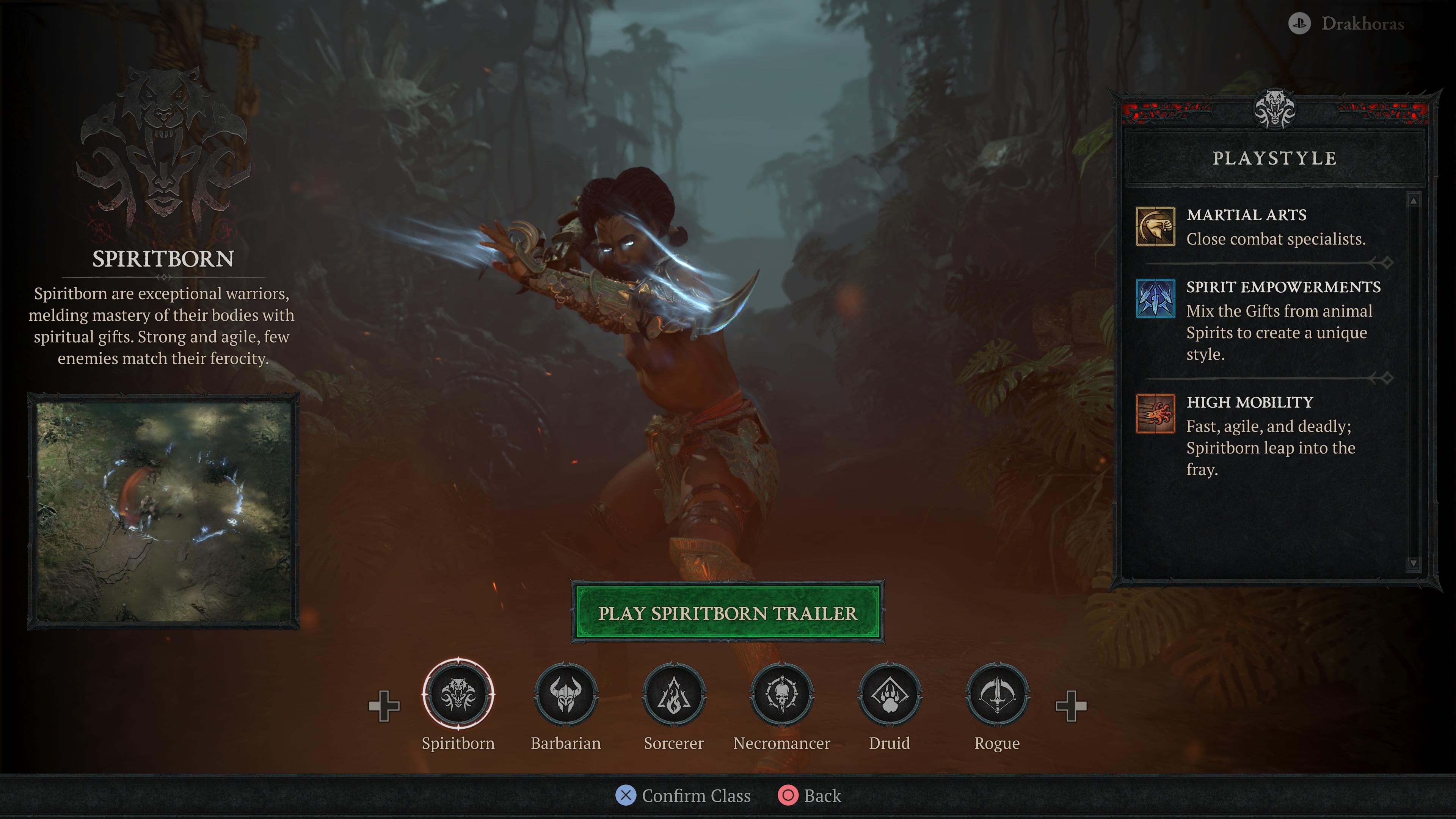This screenshot has height=819, width=1456.
Task: Select the Spirit Empowerments playstyle entry
Action: 1264,320
